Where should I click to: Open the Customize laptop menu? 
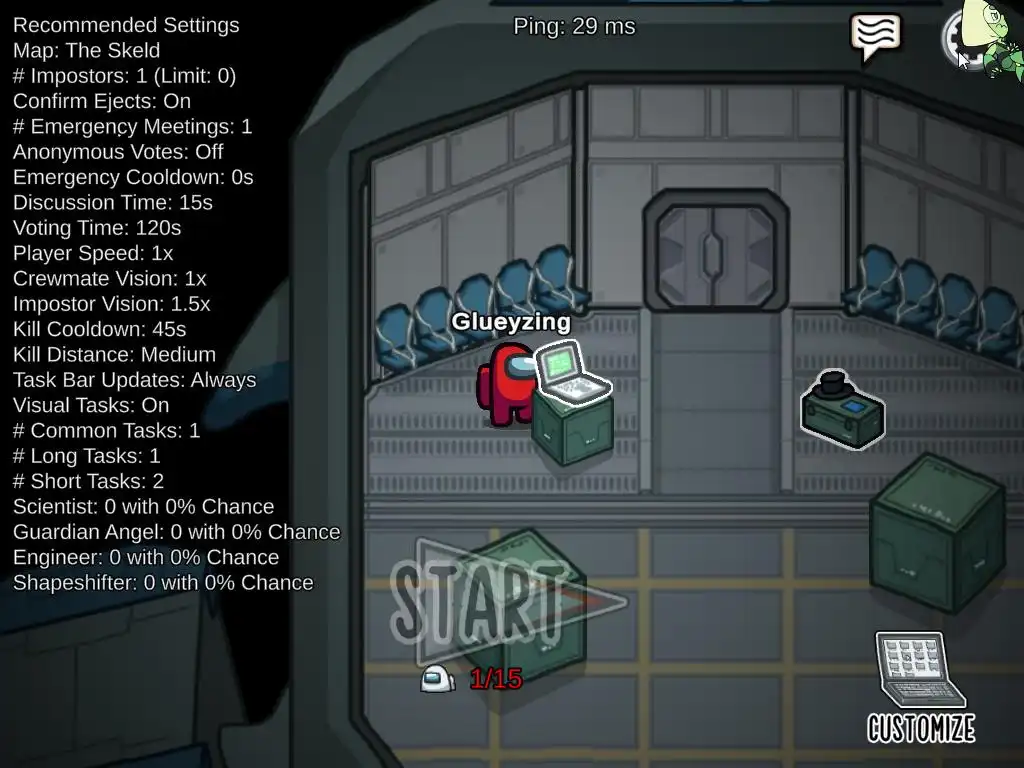920,686
